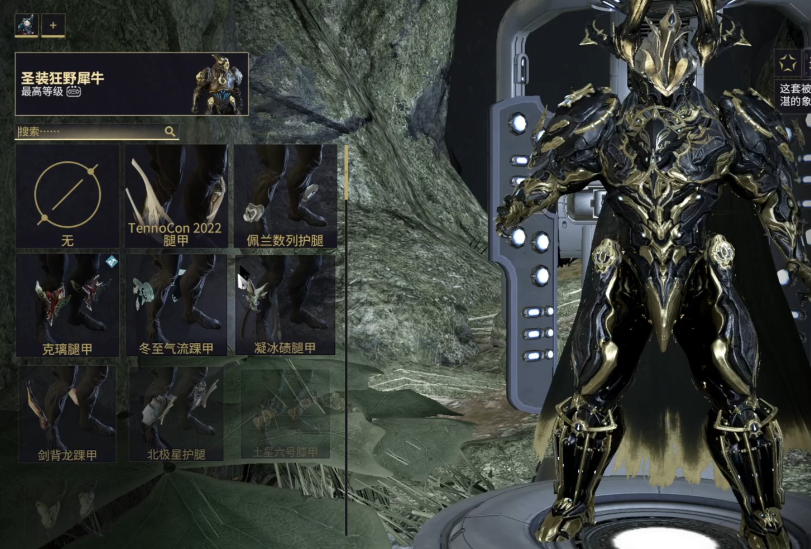Image resolution: width=811 pixels, height=549 pixels.
Task: Click the magnifying glass search icon
Action: (171, 131)
